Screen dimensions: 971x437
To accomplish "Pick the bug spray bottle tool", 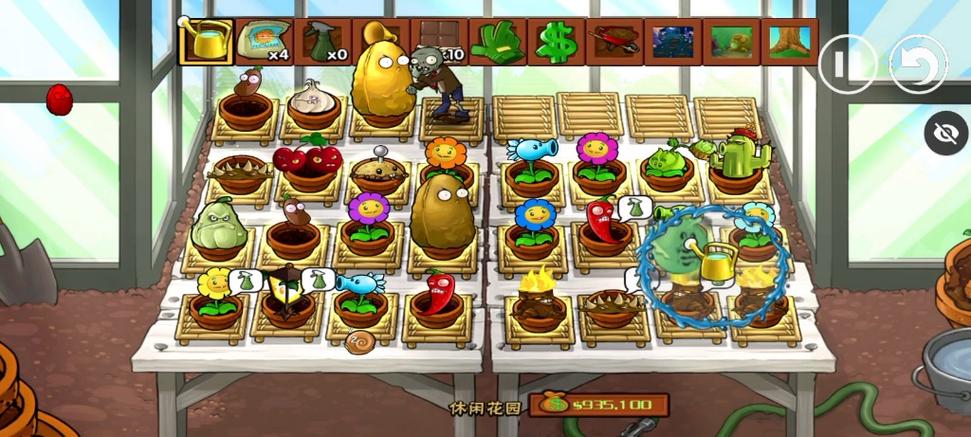I will point(322,40).
